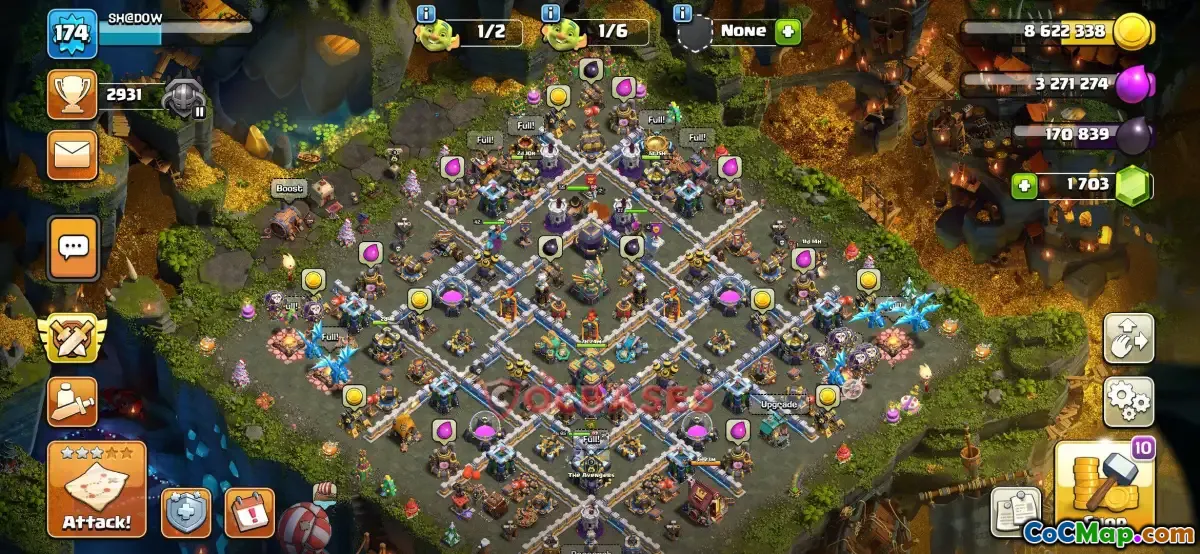The width and height of the screenshot is (1200, 554).
Task: Open the Shop with the hammer icon
Action: tap(1105, 490)
